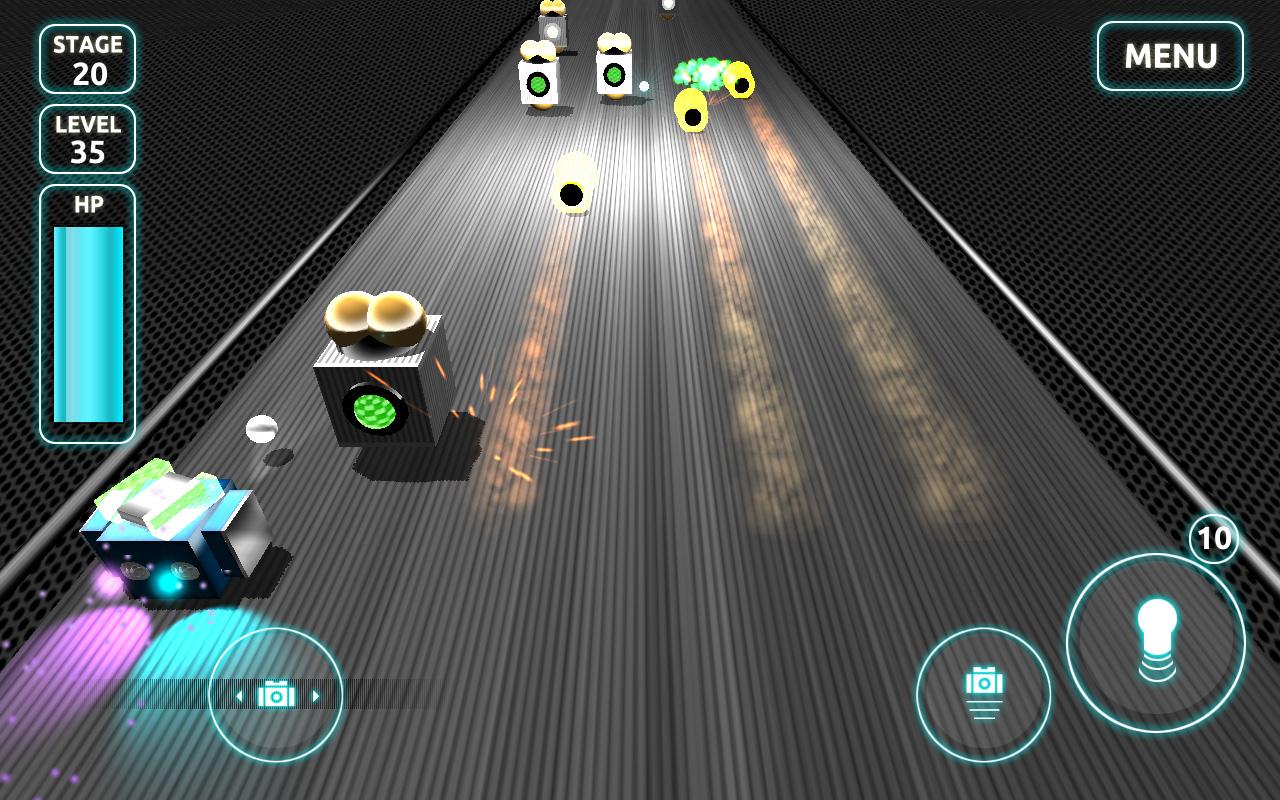This screenshot has width=1280, height=800.
Task: Open the MENU button
Action: click(x=1170, y=56)
